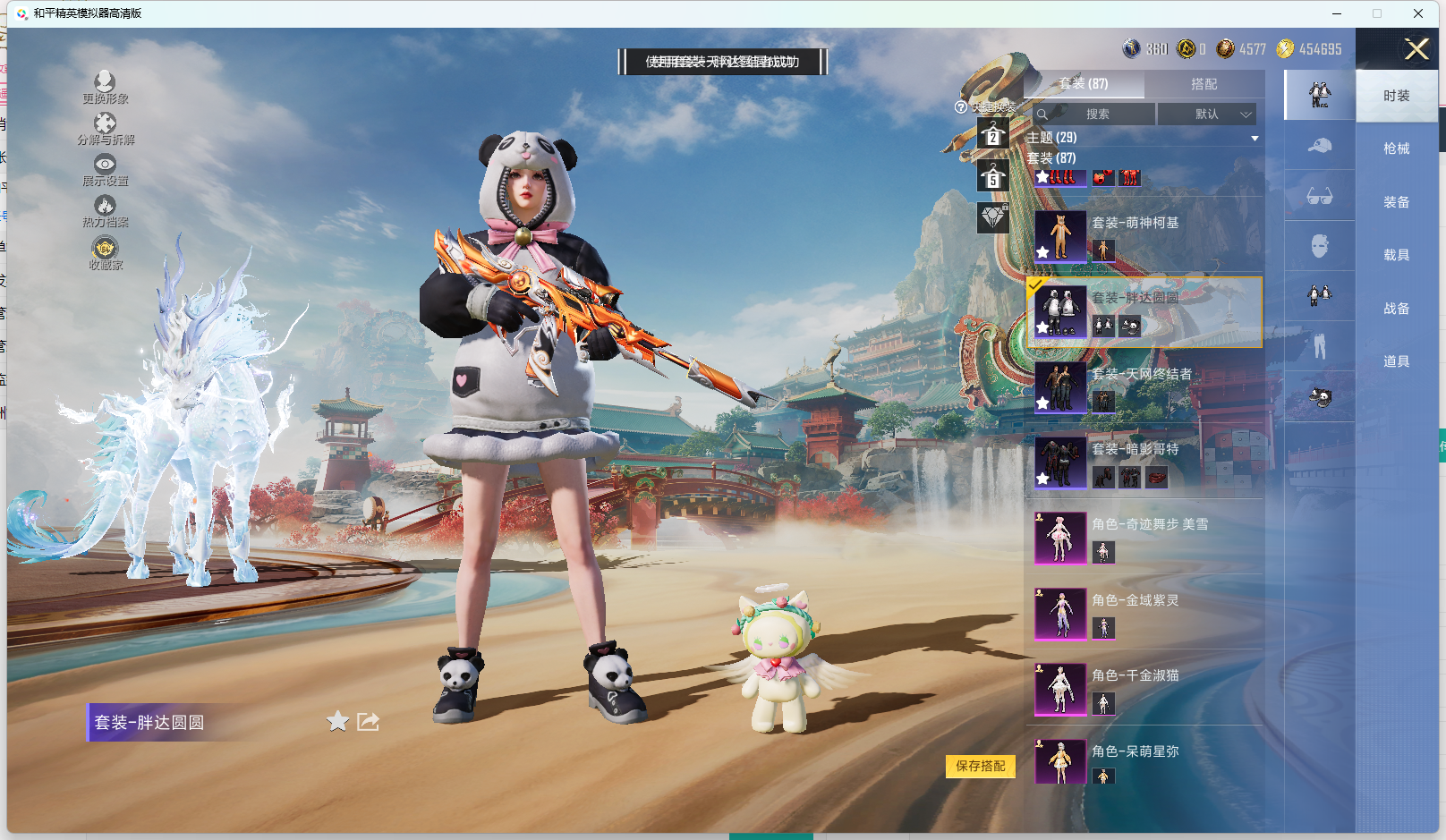This screenshot has height=840, width=1446.
Task: Choose the 角色-金域紫灵 character
Action: coord(1135,601)
